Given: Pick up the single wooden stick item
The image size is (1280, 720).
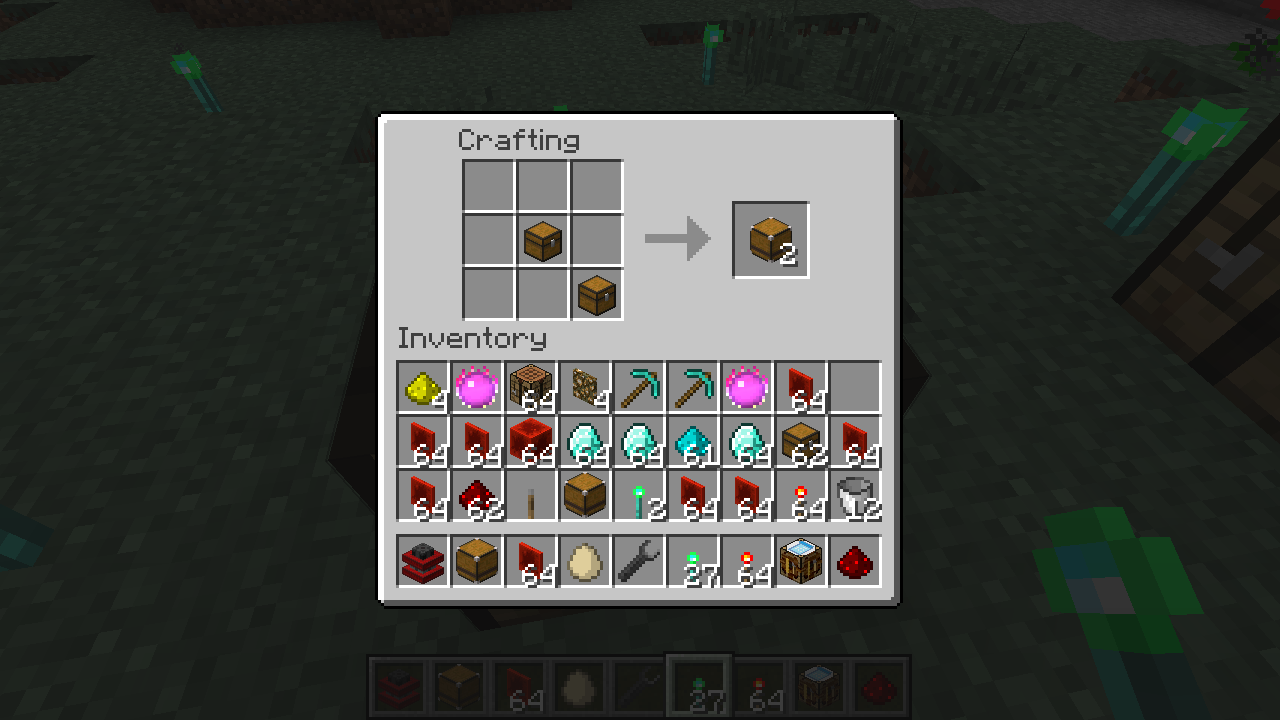Looking at the screenshot, I should [x=531, y=495].
